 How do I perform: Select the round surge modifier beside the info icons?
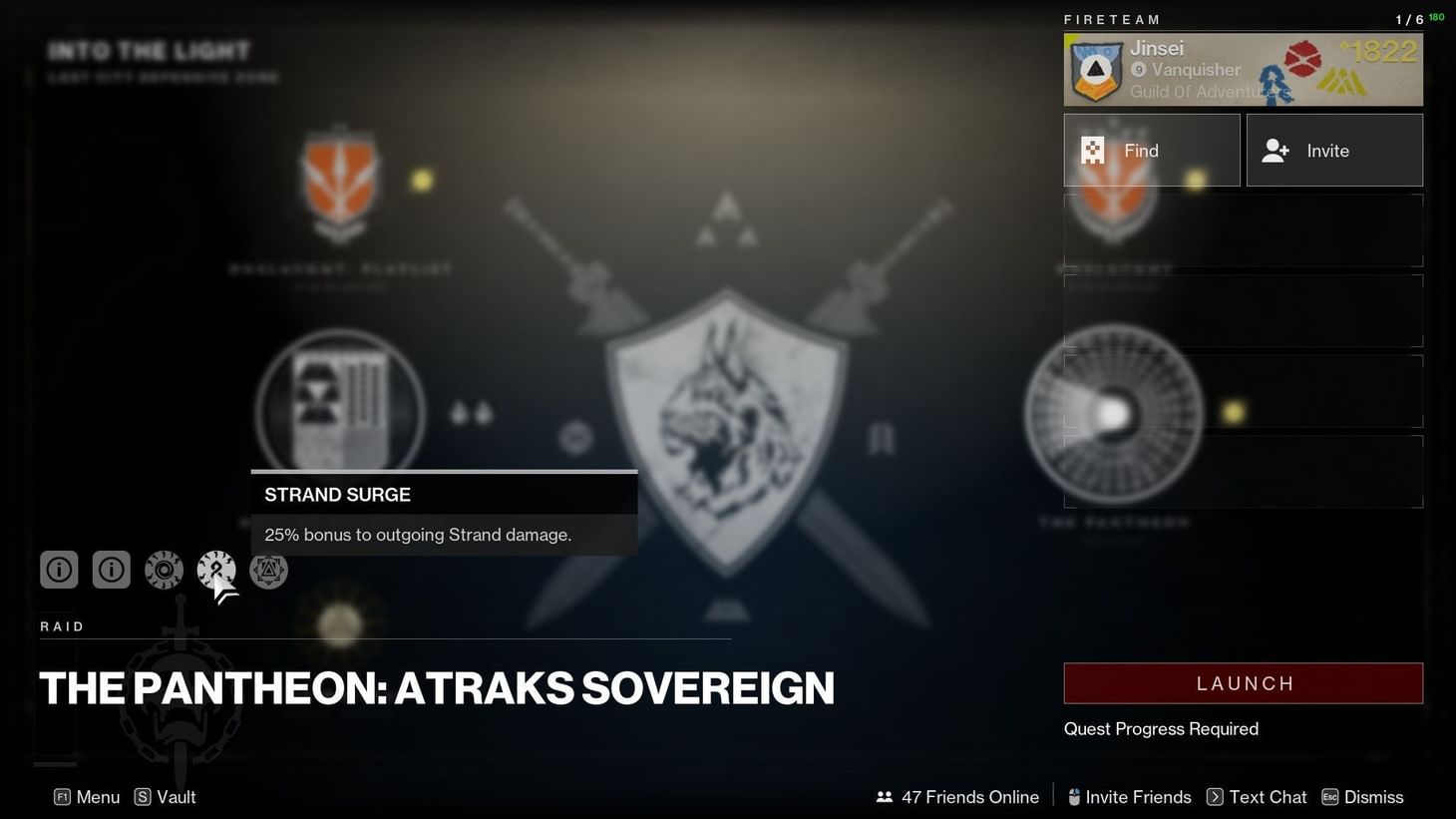pos(163,569)
